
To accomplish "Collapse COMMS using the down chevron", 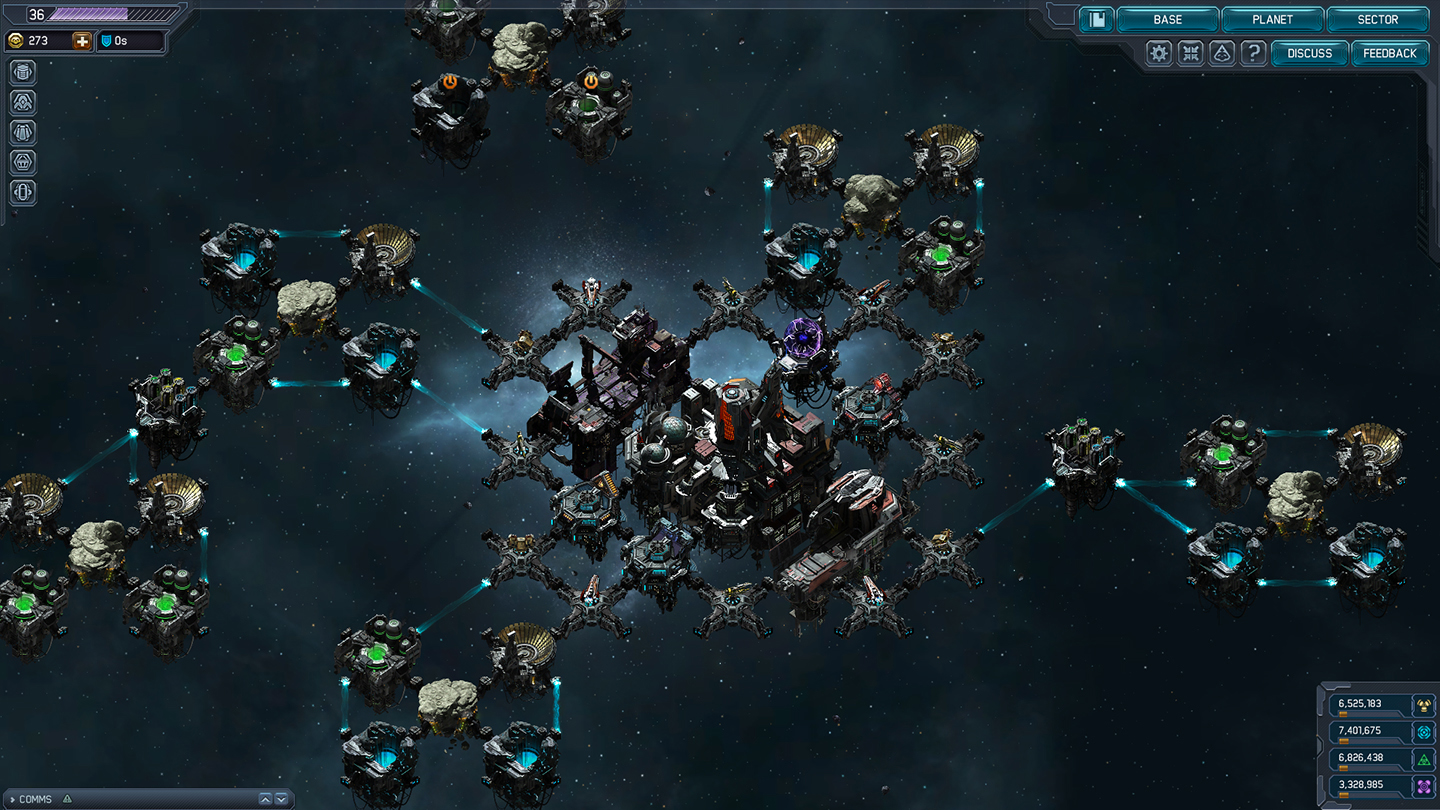I will 281,799.
